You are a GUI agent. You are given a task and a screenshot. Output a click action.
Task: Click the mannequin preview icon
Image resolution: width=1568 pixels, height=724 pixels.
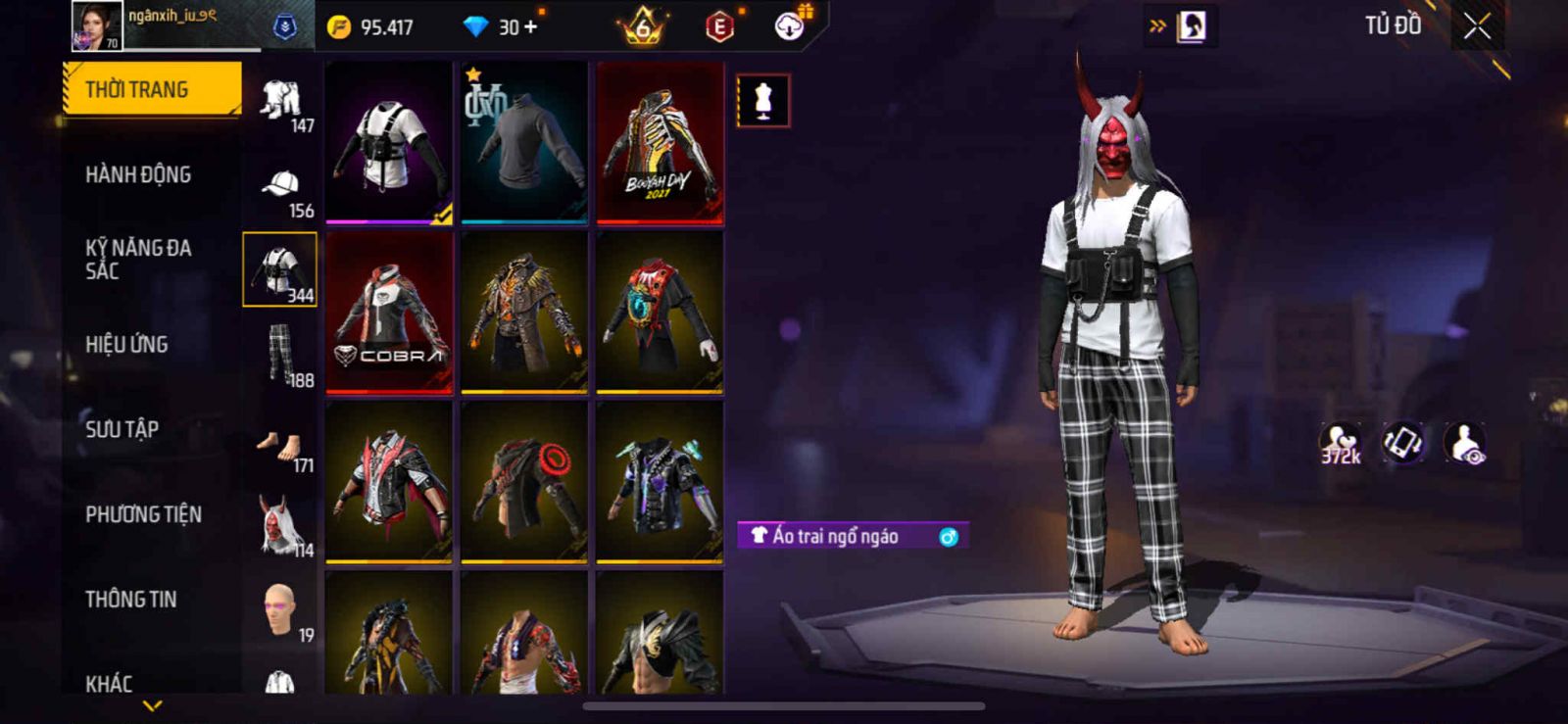coord(763,101)
